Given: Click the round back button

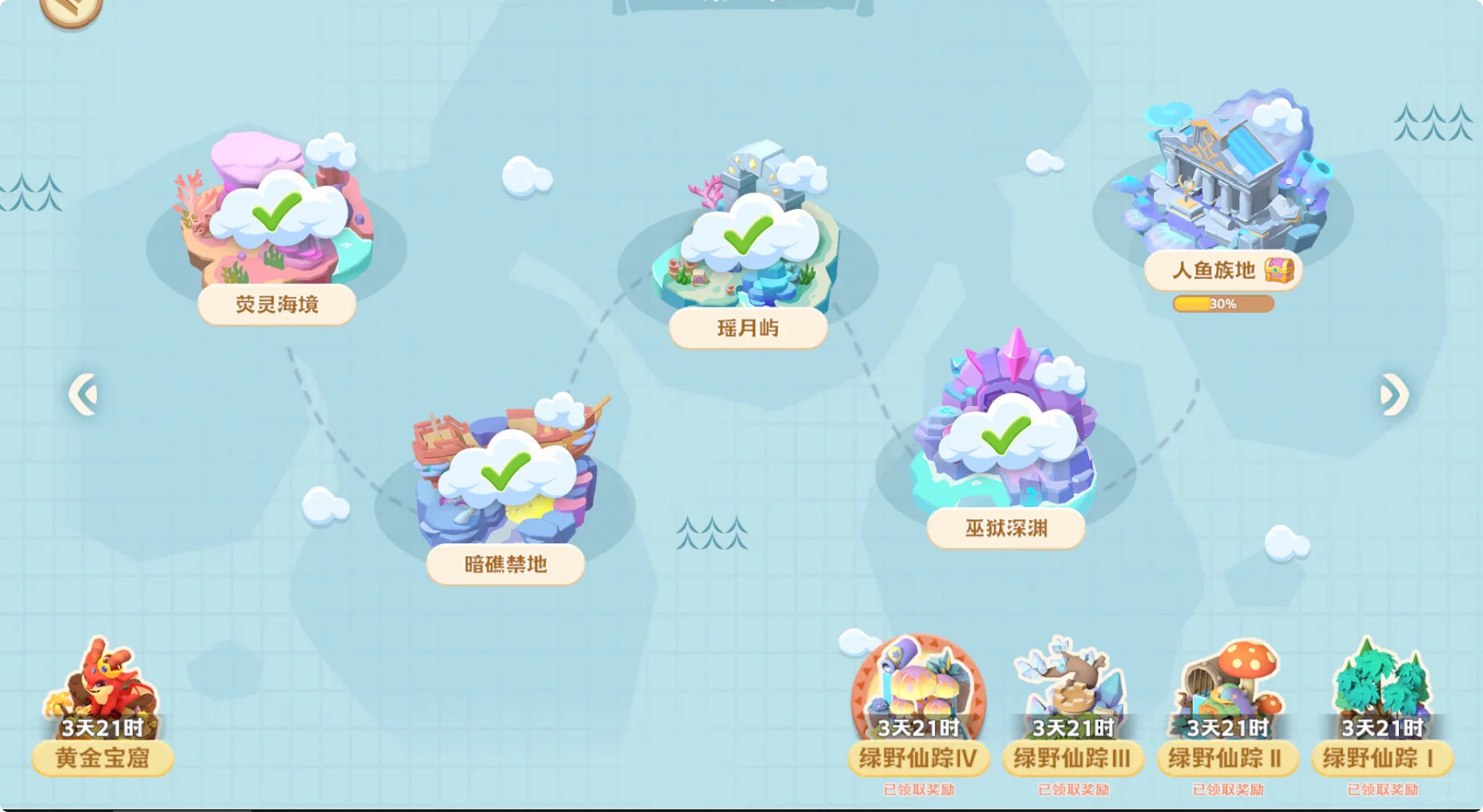Looking at the screenshot, I should pyautogui.click(x=72, y=9).
